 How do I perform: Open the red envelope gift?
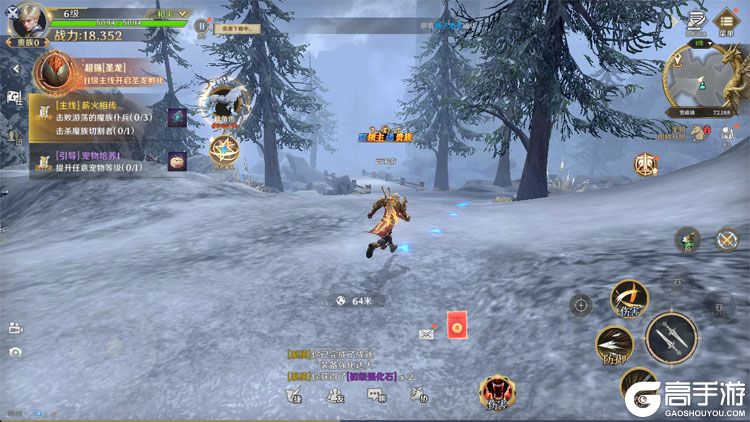(x=457, y=325)
